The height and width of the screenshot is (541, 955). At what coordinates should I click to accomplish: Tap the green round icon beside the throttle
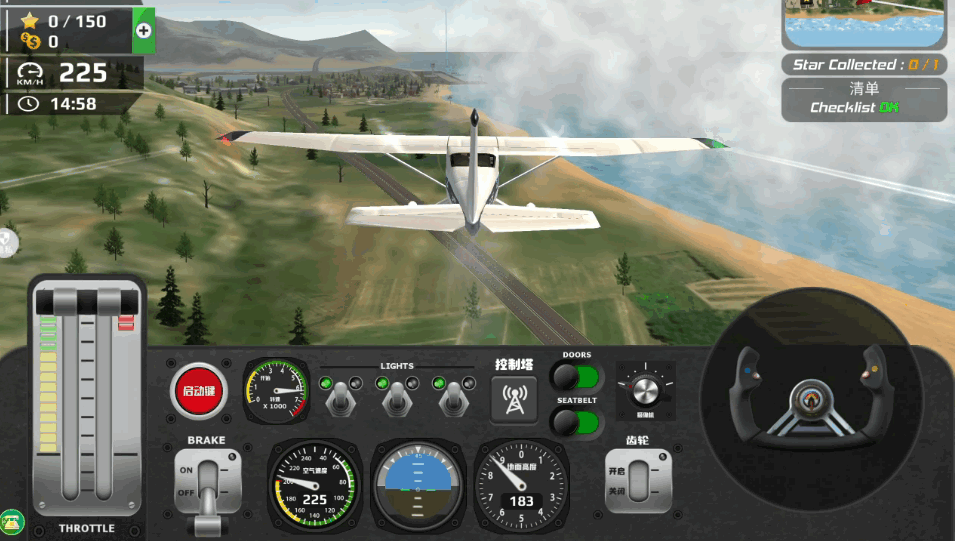click(x=12, y=521)
